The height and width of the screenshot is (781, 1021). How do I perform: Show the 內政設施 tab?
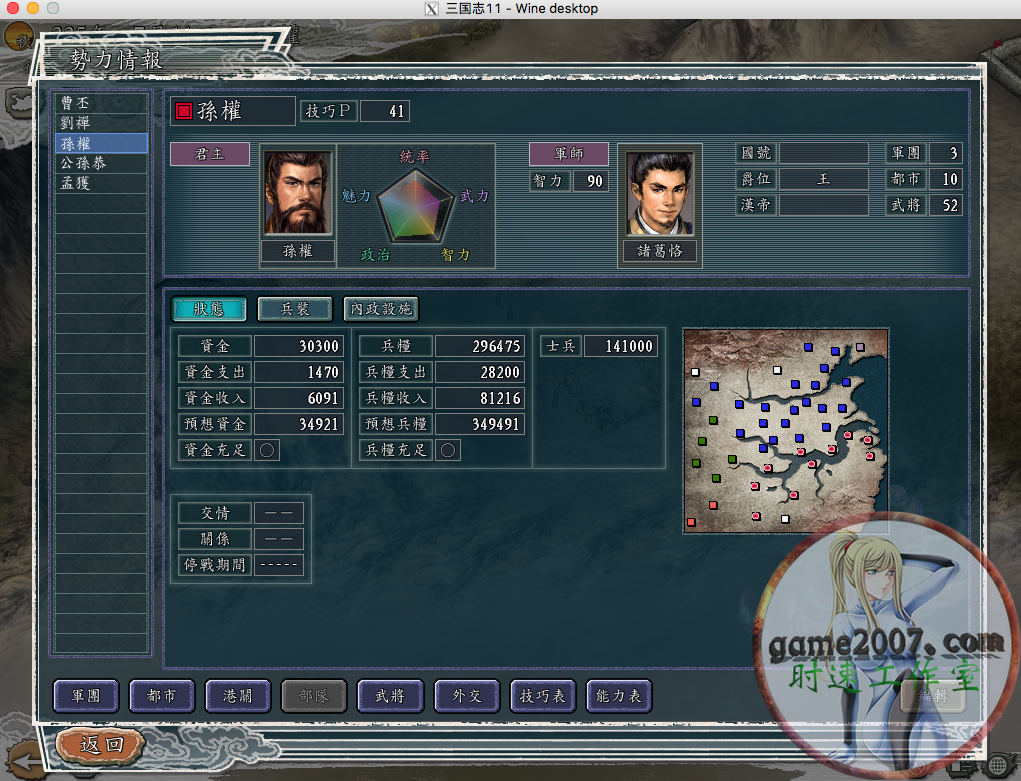tap(380, 309)
